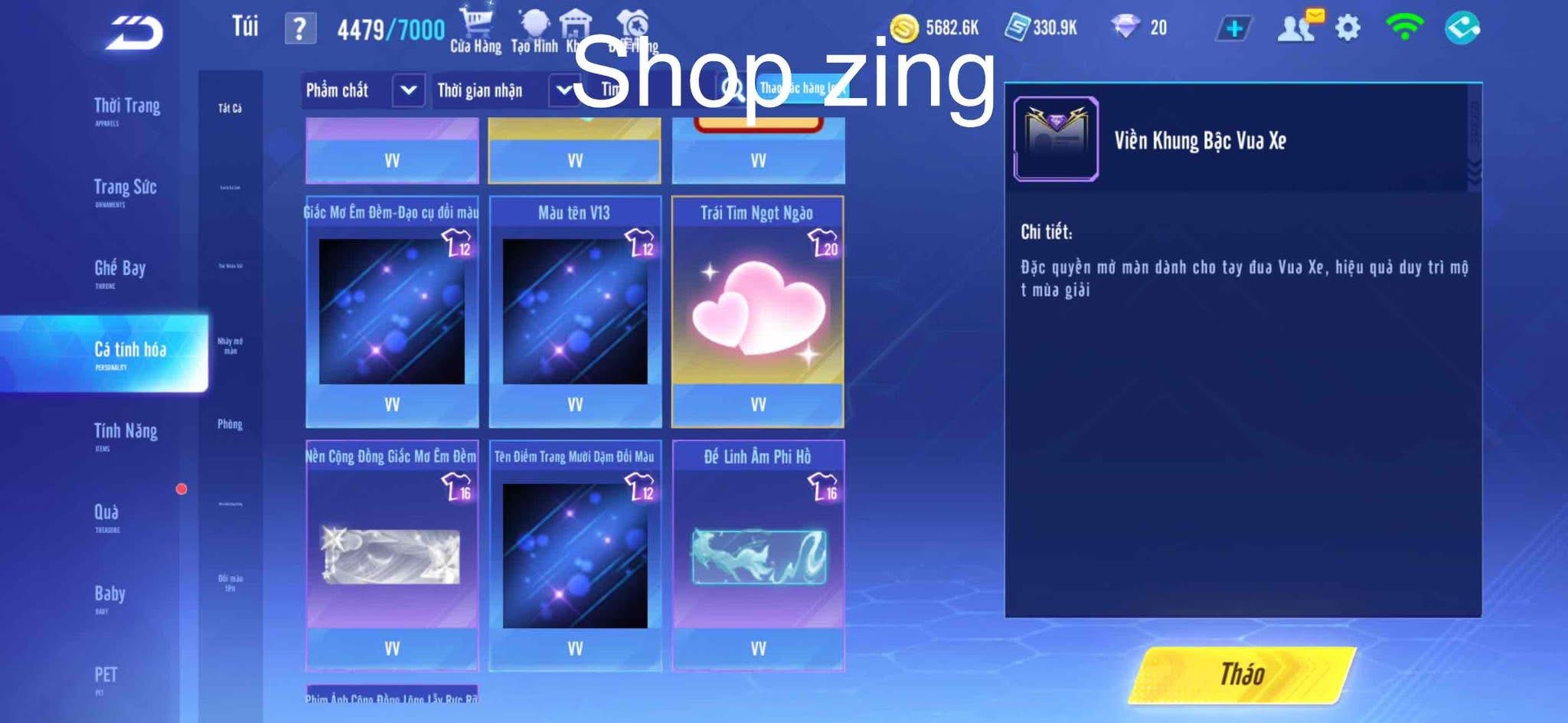Click the help question mark beside Túi
This screenshot has height=723, width=1568.
click(x=300, y=26)
